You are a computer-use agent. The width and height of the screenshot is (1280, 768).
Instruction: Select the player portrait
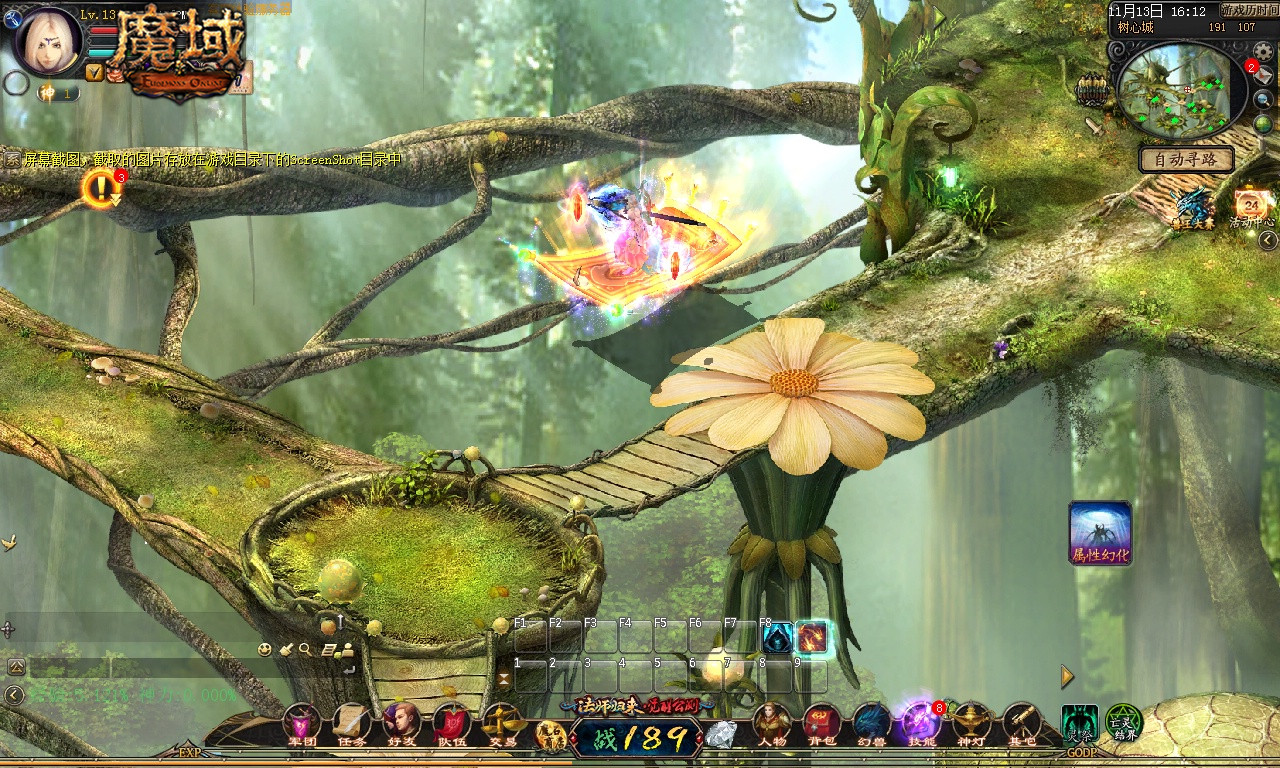pos(46,41)
